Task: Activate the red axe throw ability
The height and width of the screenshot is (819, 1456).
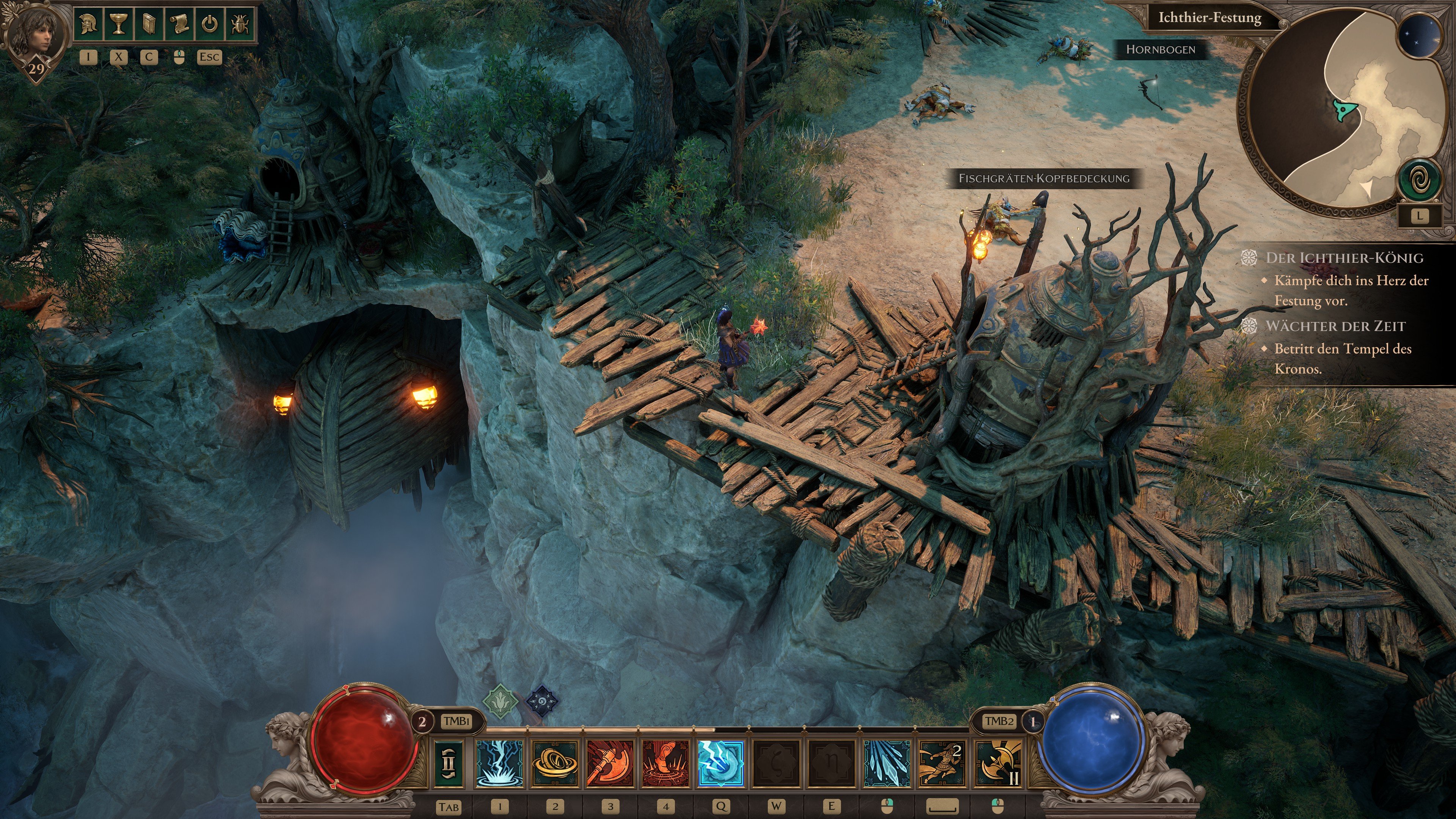Action: 610,763
